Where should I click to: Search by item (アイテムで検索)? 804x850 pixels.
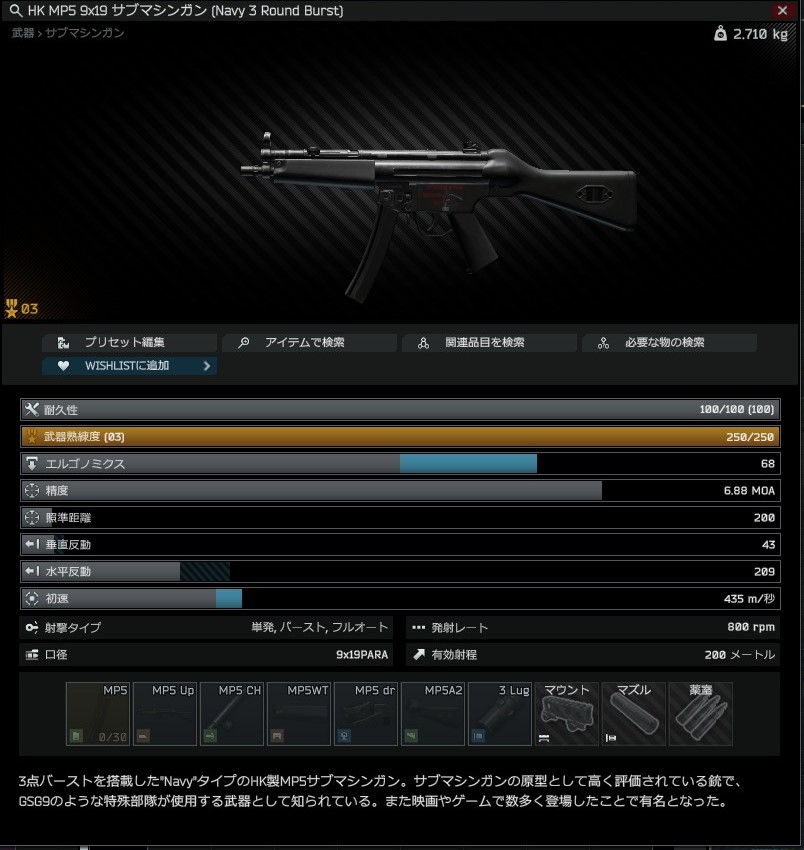tap(309, 342)
